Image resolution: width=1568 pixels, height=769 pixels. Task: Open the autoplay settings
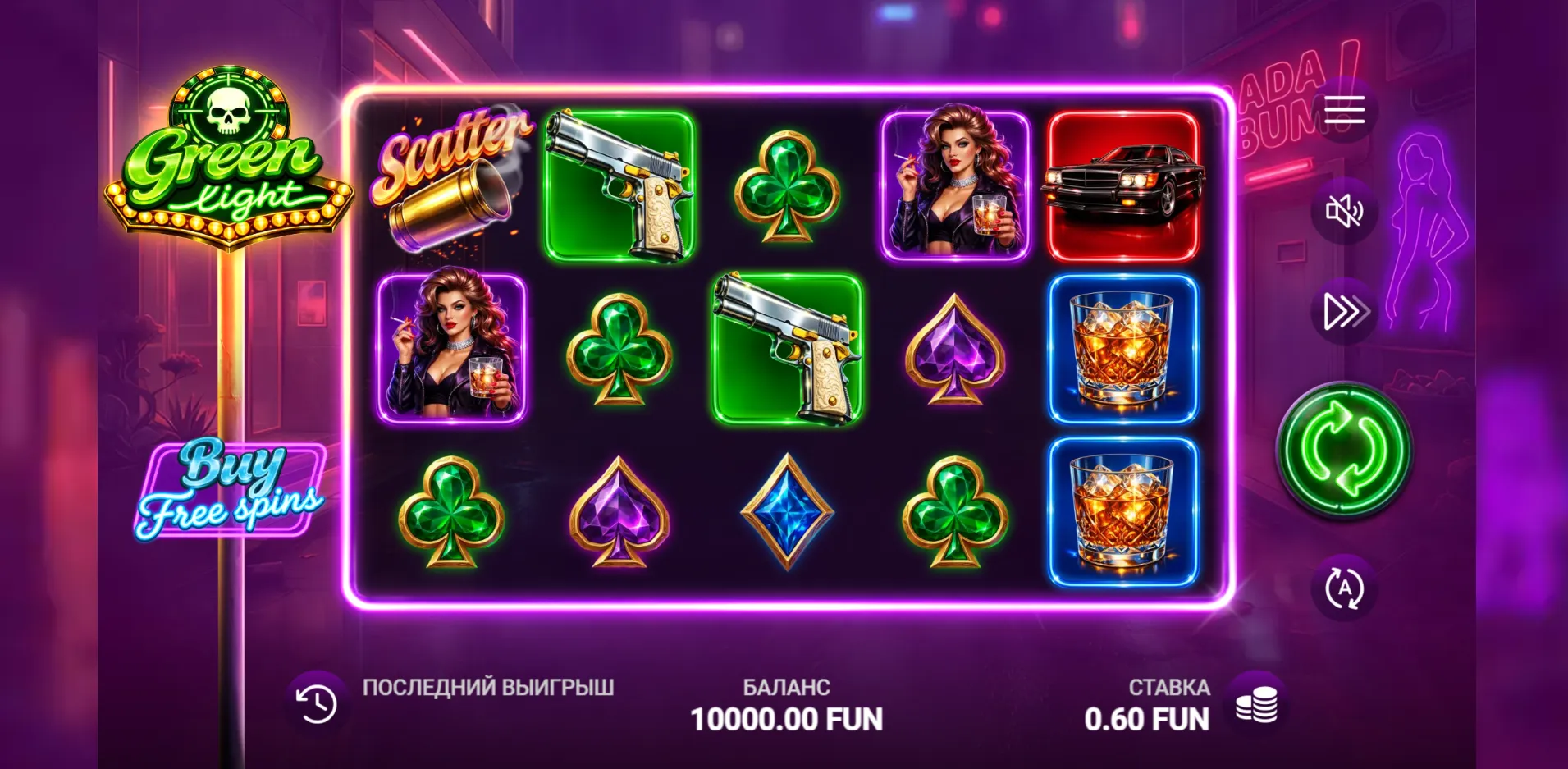(x=1344, y=588)
